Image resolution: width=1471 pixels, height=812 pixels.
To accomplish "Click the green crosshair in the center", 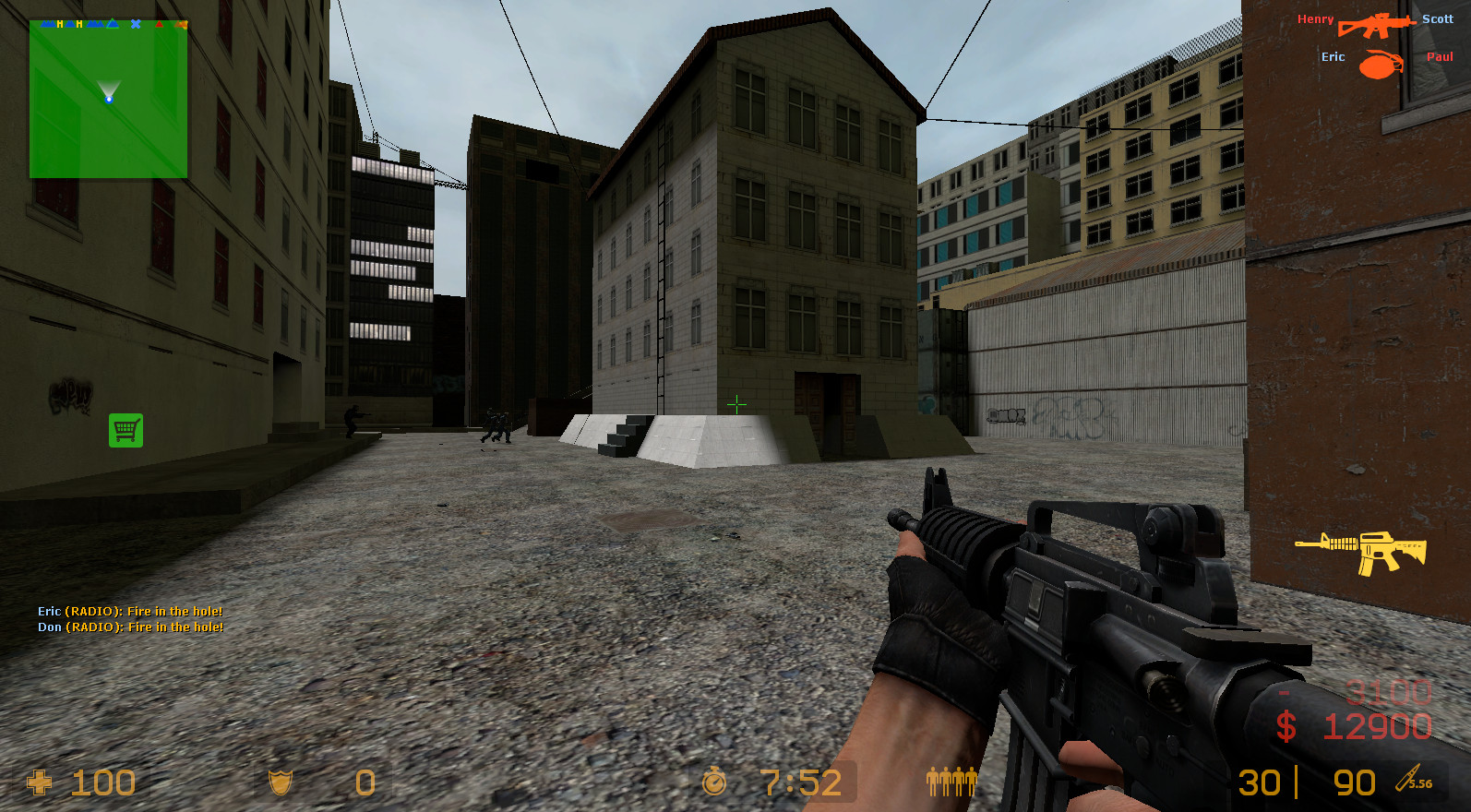I will [736, 404].
